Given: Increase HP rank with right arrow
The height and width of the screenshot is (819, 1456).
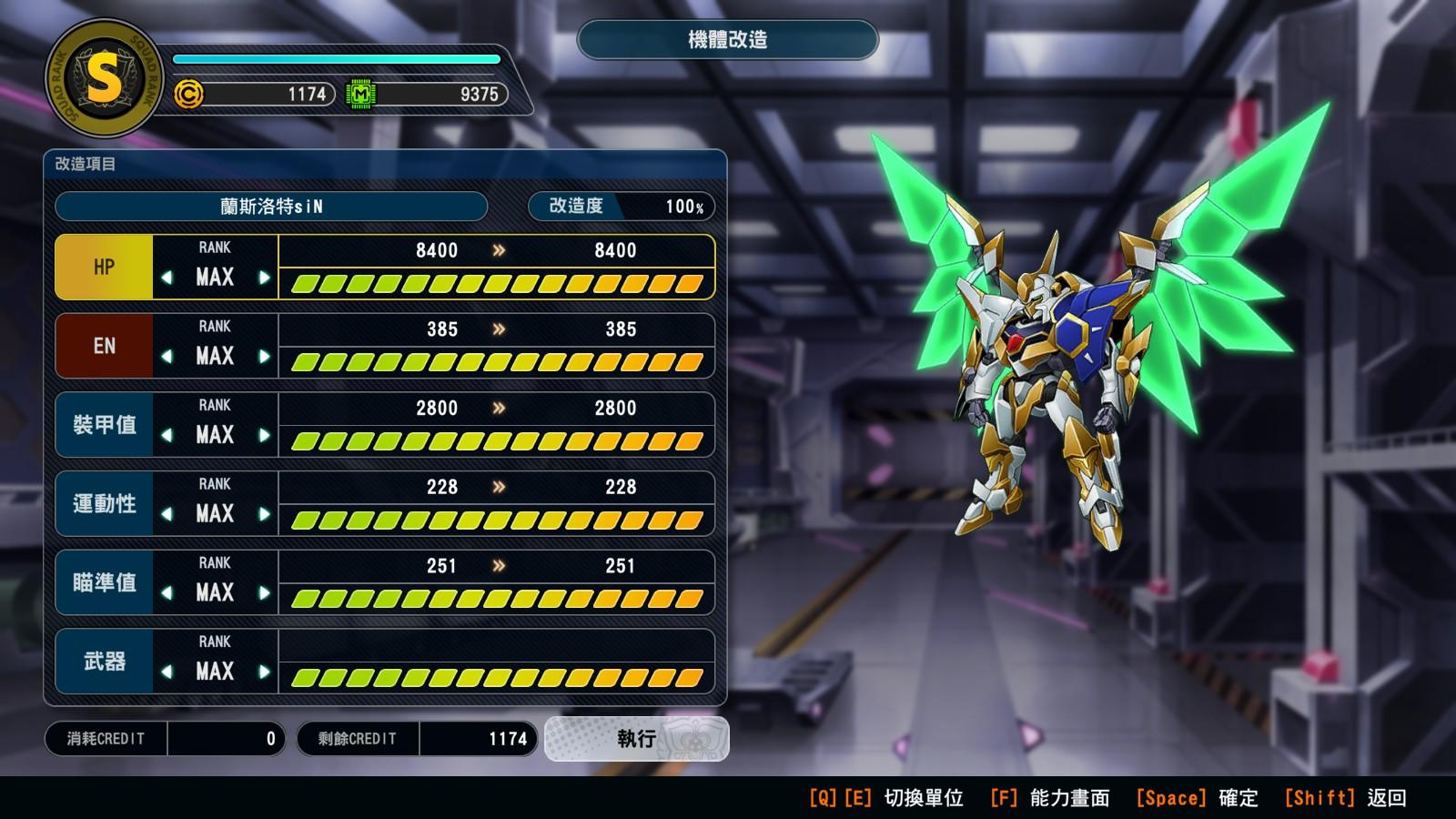Looking at the screenshot, I should 264,278.
